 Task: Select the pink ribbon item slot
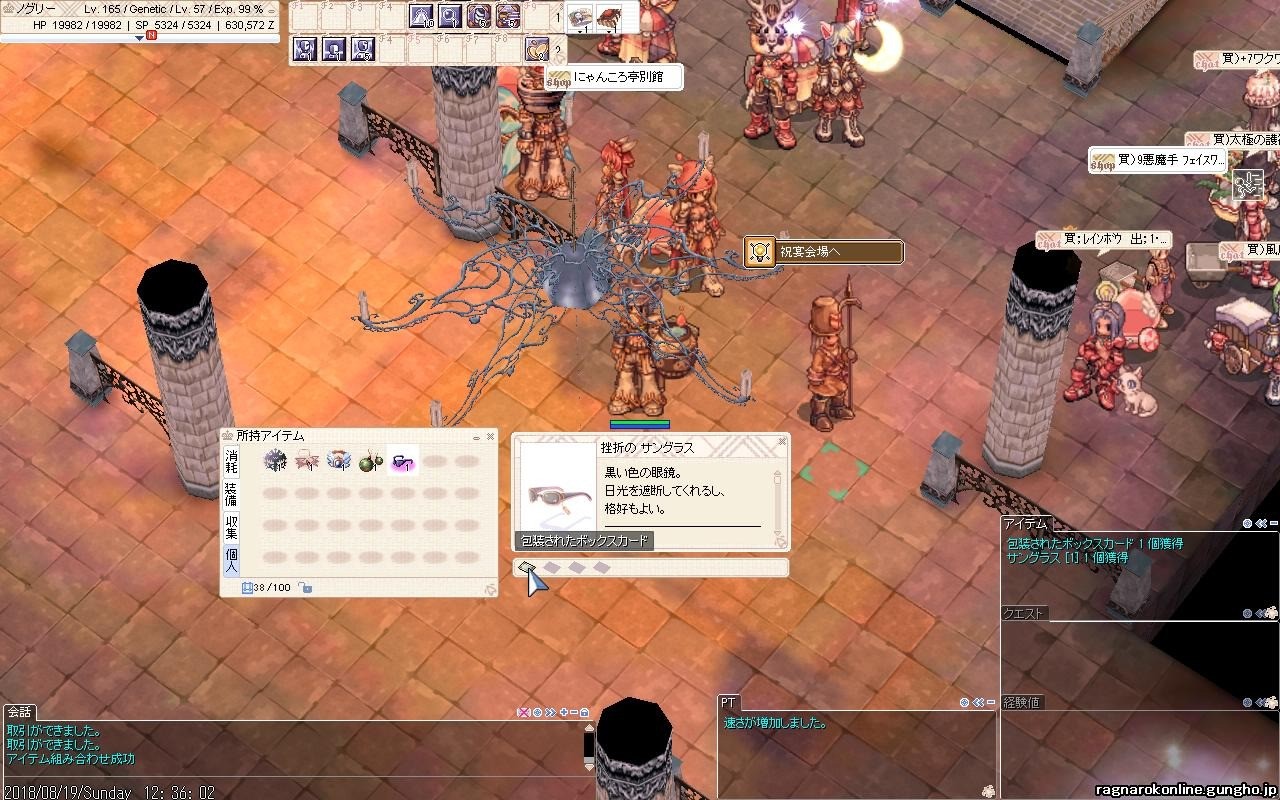[306, 461]
